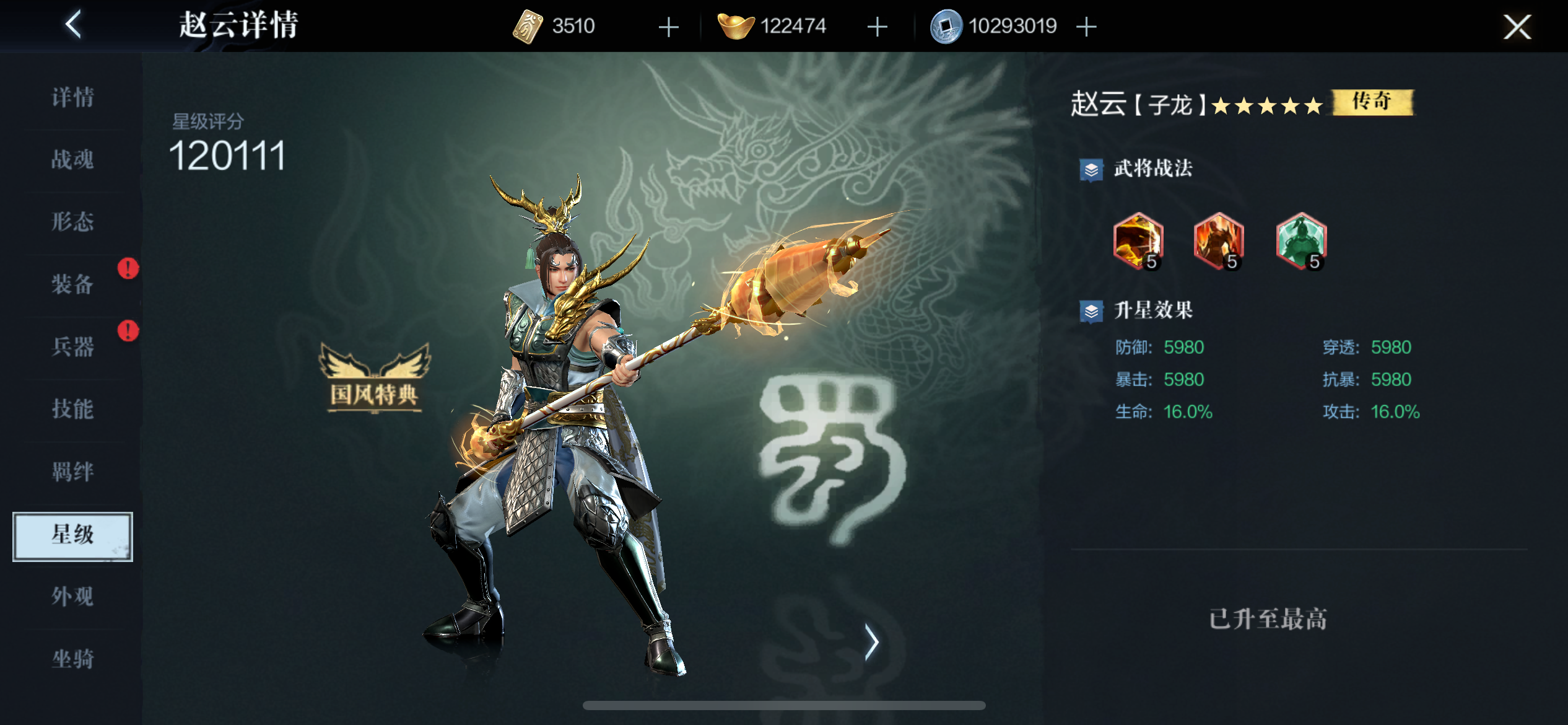Switch to the 外观 appearance tab

click(x=73, y=596)
